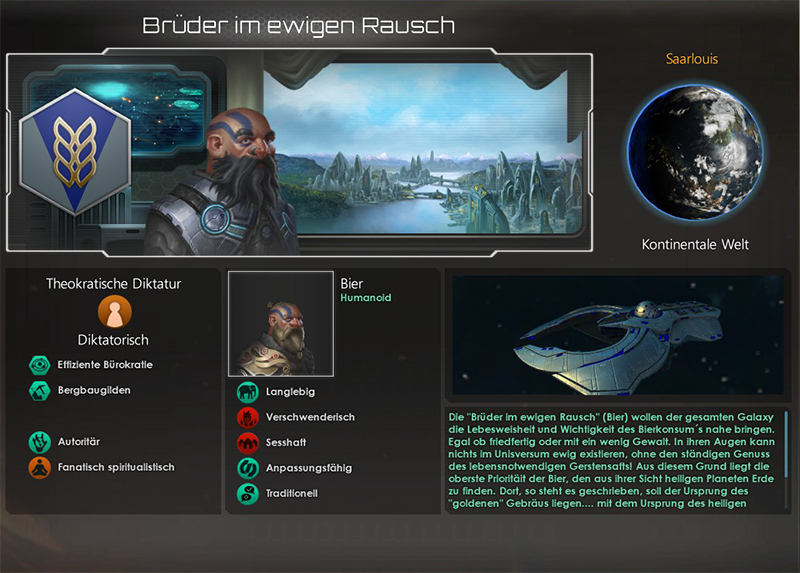Click the Effiziente Bürokratie civic icon
The height and width of the screenshot is (573, 800).
pos(39,365)
